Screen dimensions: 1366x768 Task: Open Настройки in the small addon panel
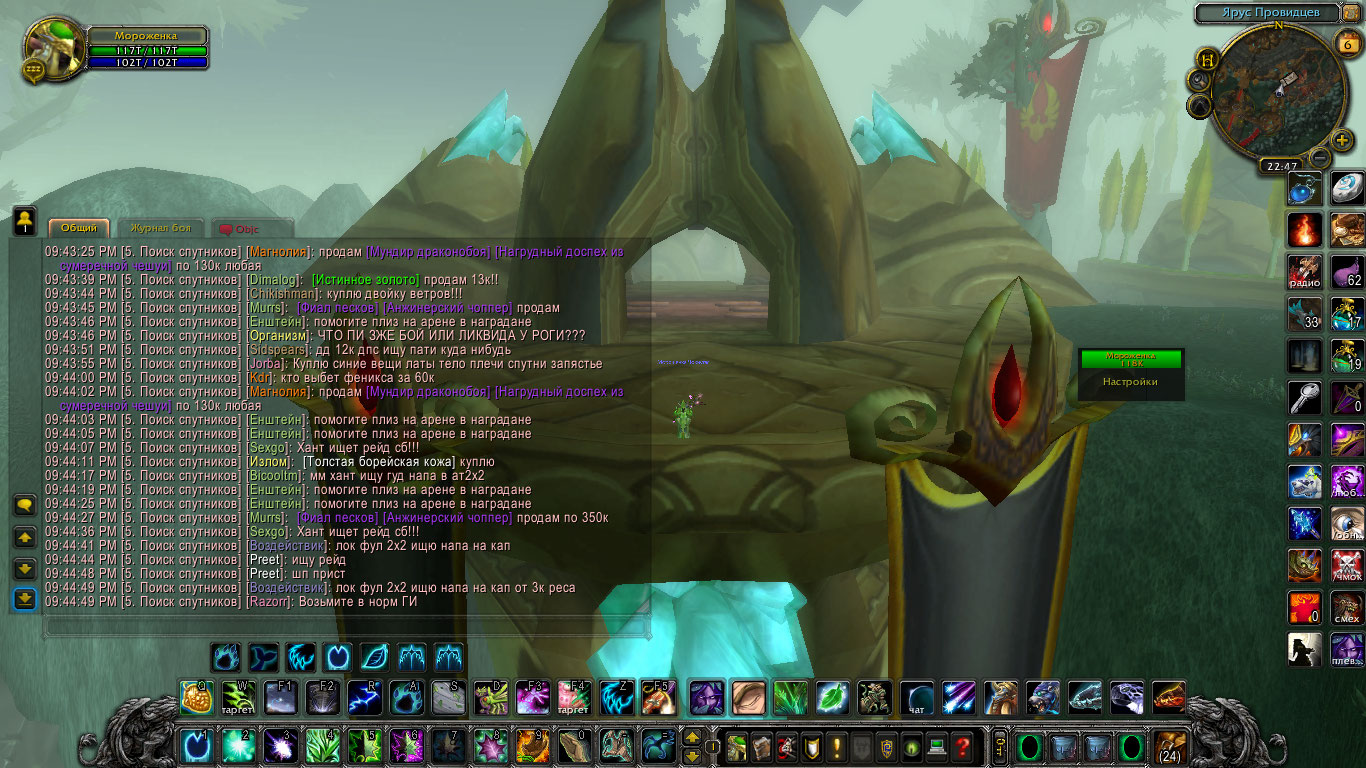[1130, 381]
